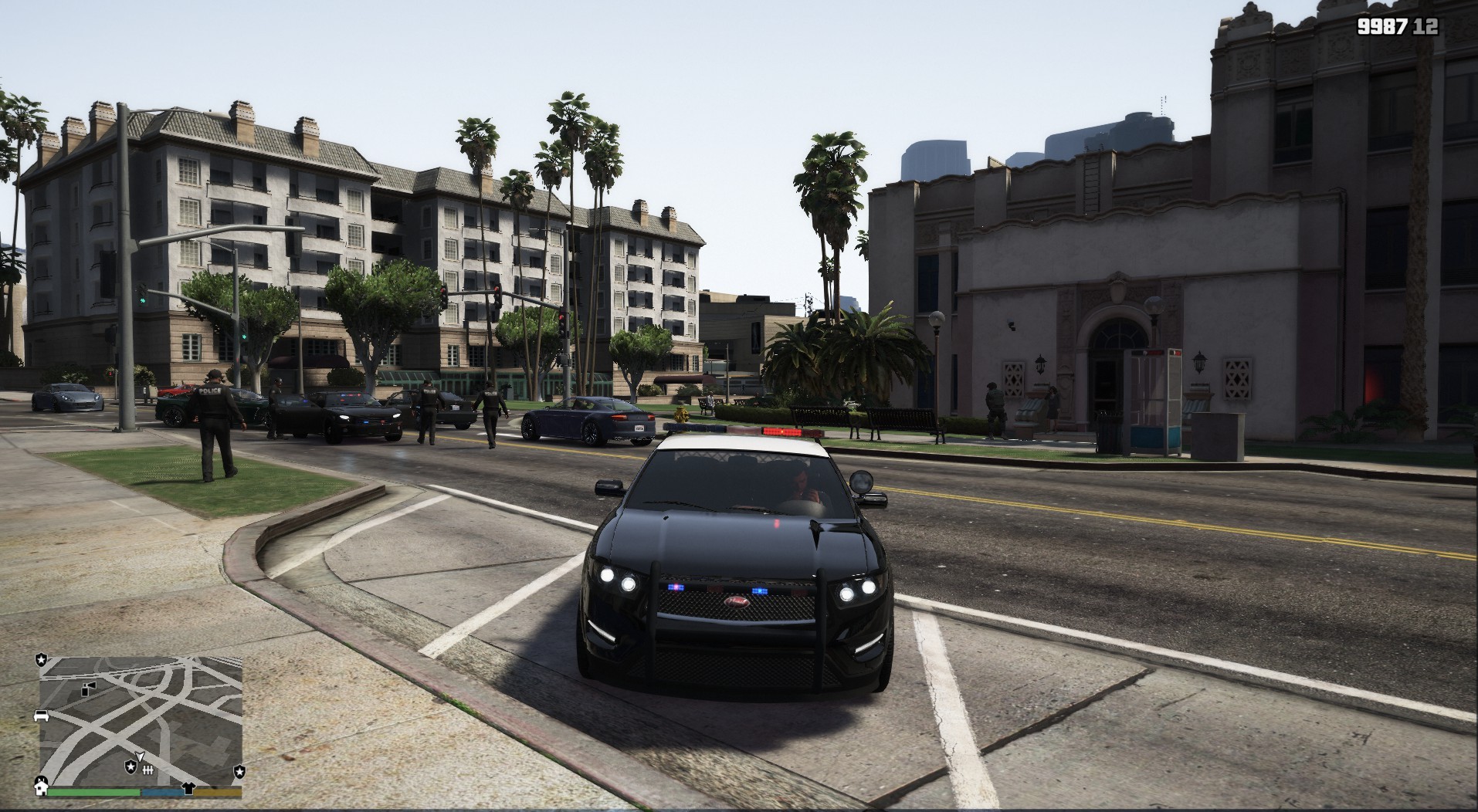Image resolution: width=1478 pixels, height=812 pixels.
Task: Select the safehouse house marker
Action: [41, 787]
